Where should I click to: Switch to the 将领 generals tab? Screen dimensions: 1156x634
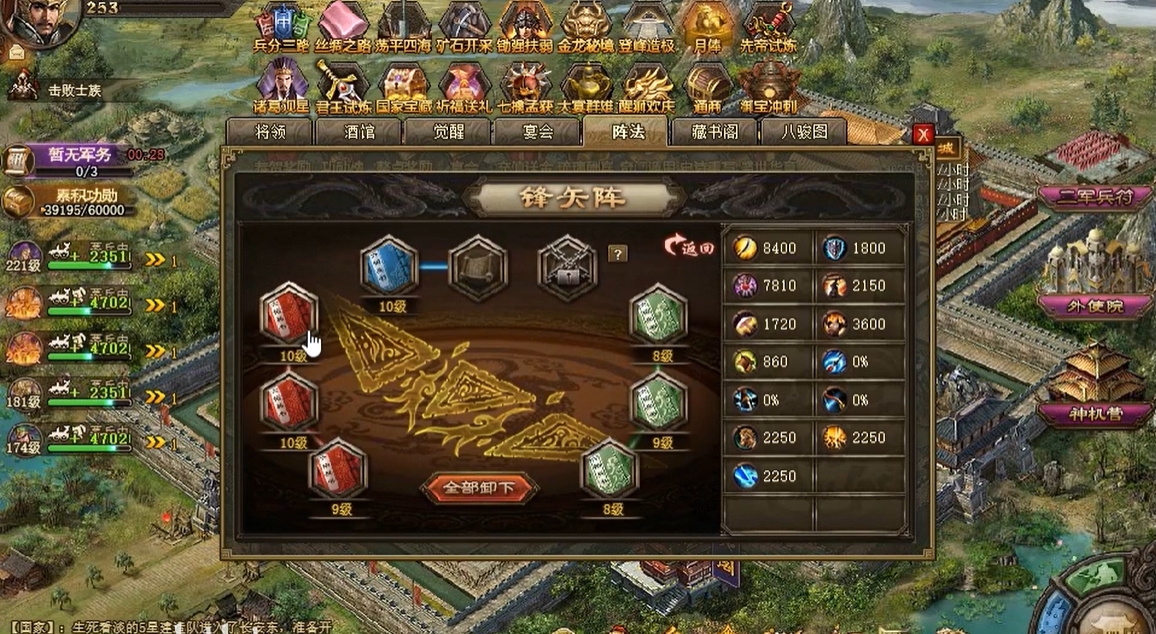[x=269, y=131]
